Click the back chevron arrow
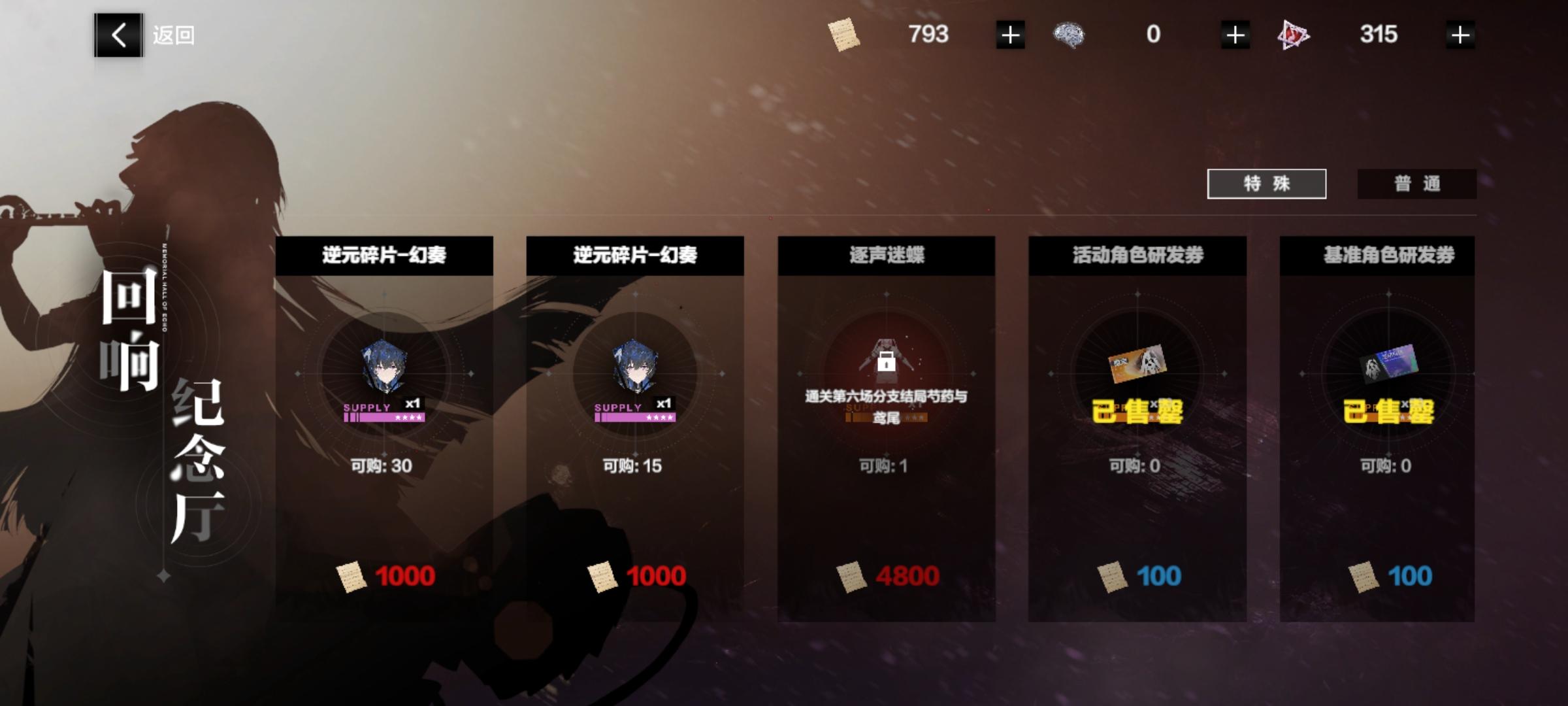This screenshot has width=1568, height=706. coord(119,36)
